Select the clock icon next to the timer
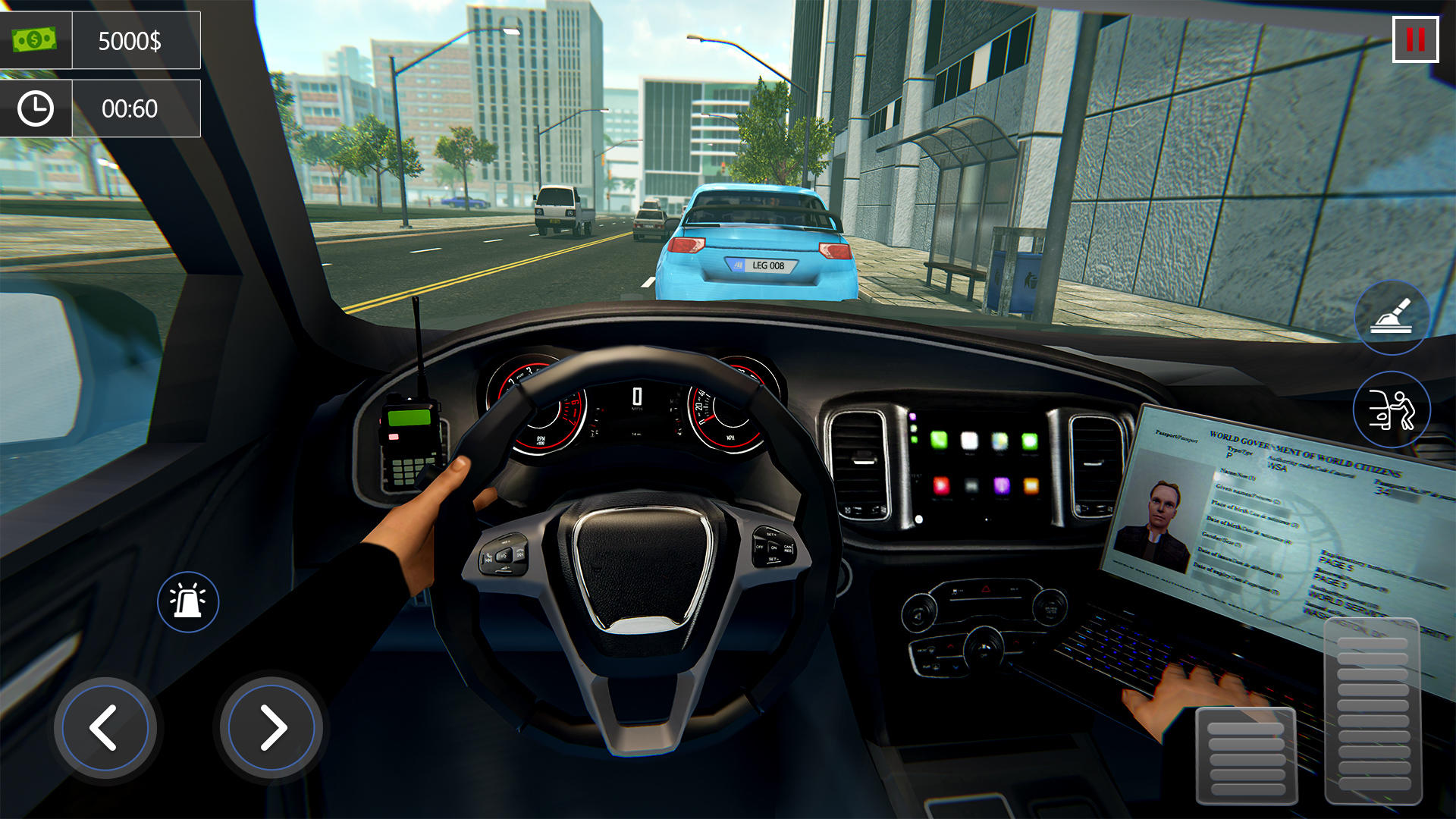The image size is (1456, 819). pyautogui.click(x=35, y=108)
